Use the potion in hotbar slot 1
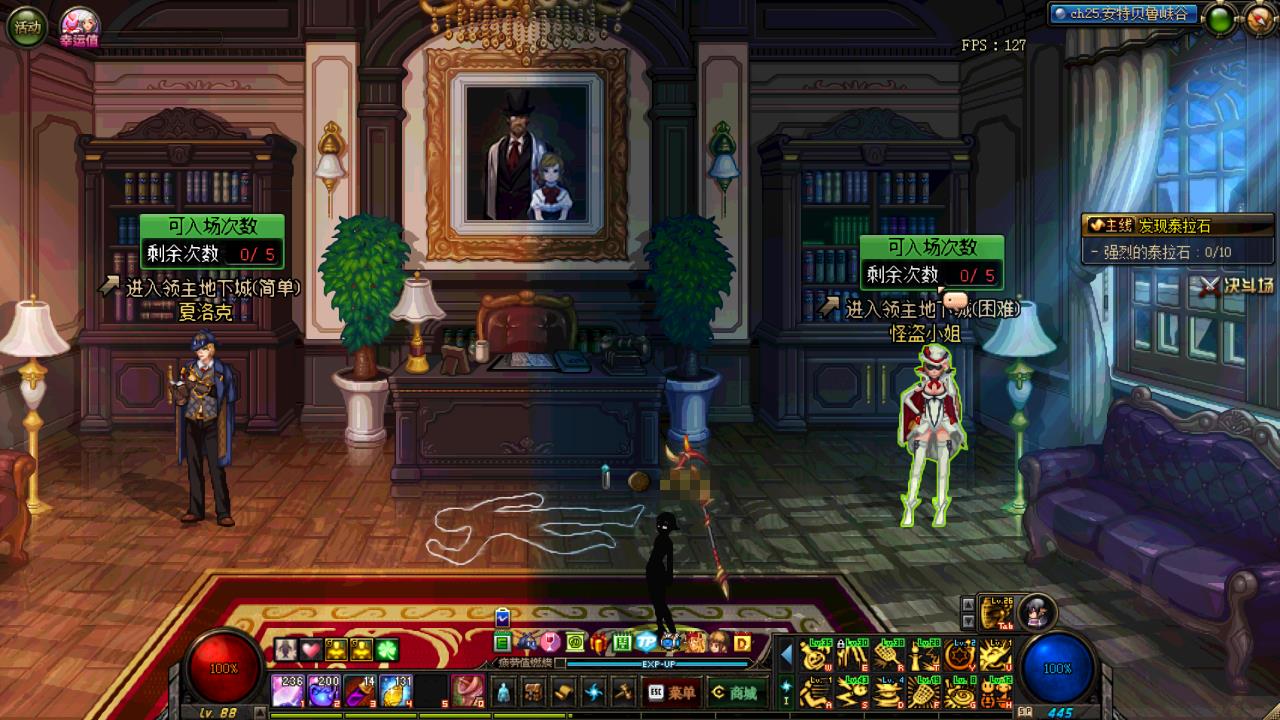This screenshot has height=720, width=1280. coord(288,691)
